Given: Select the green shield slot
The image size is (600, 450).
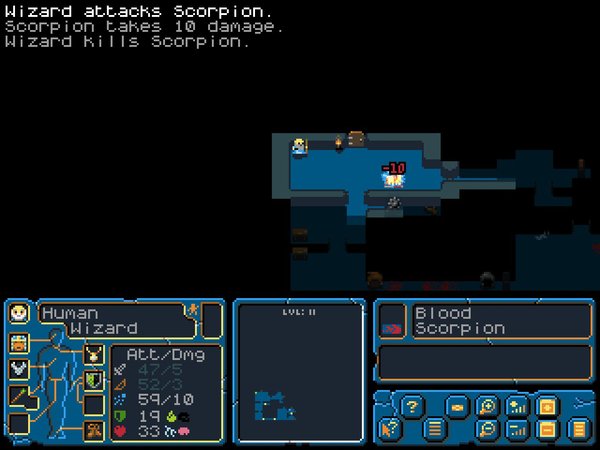Looking at the screenshot, I should 93,380.
